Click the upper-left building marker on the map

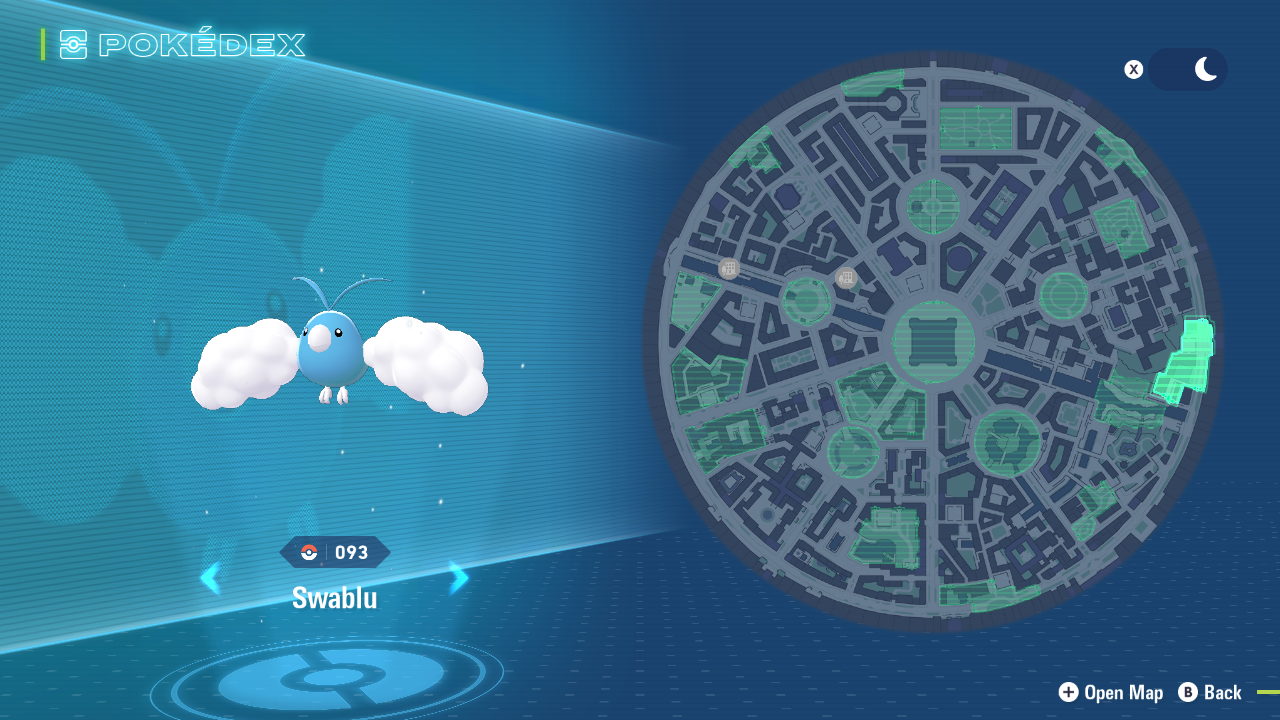click(728, 268)
